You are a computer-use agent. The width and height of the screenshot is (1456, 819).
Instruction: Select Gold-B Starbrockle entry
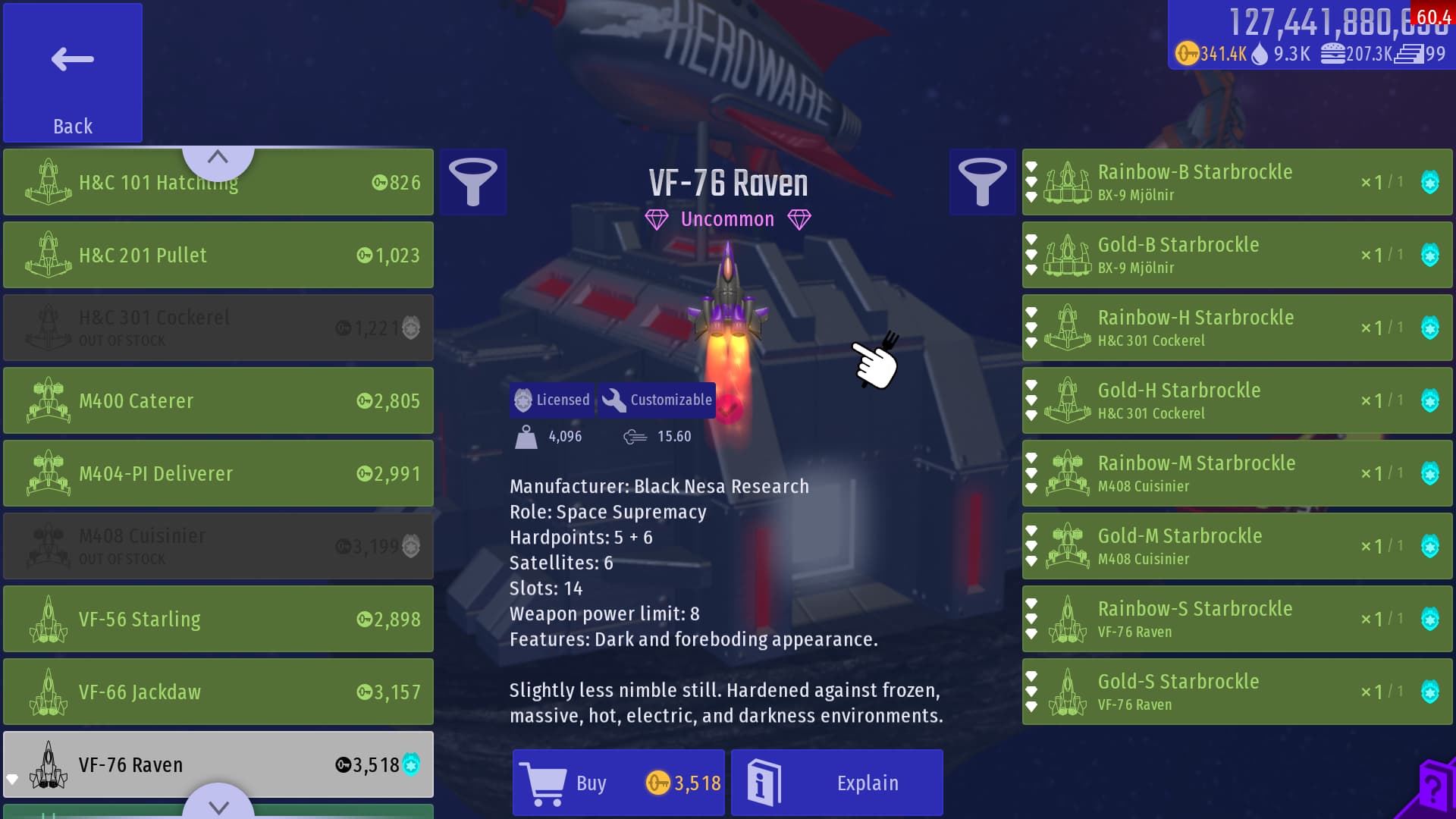point(1236,255)
